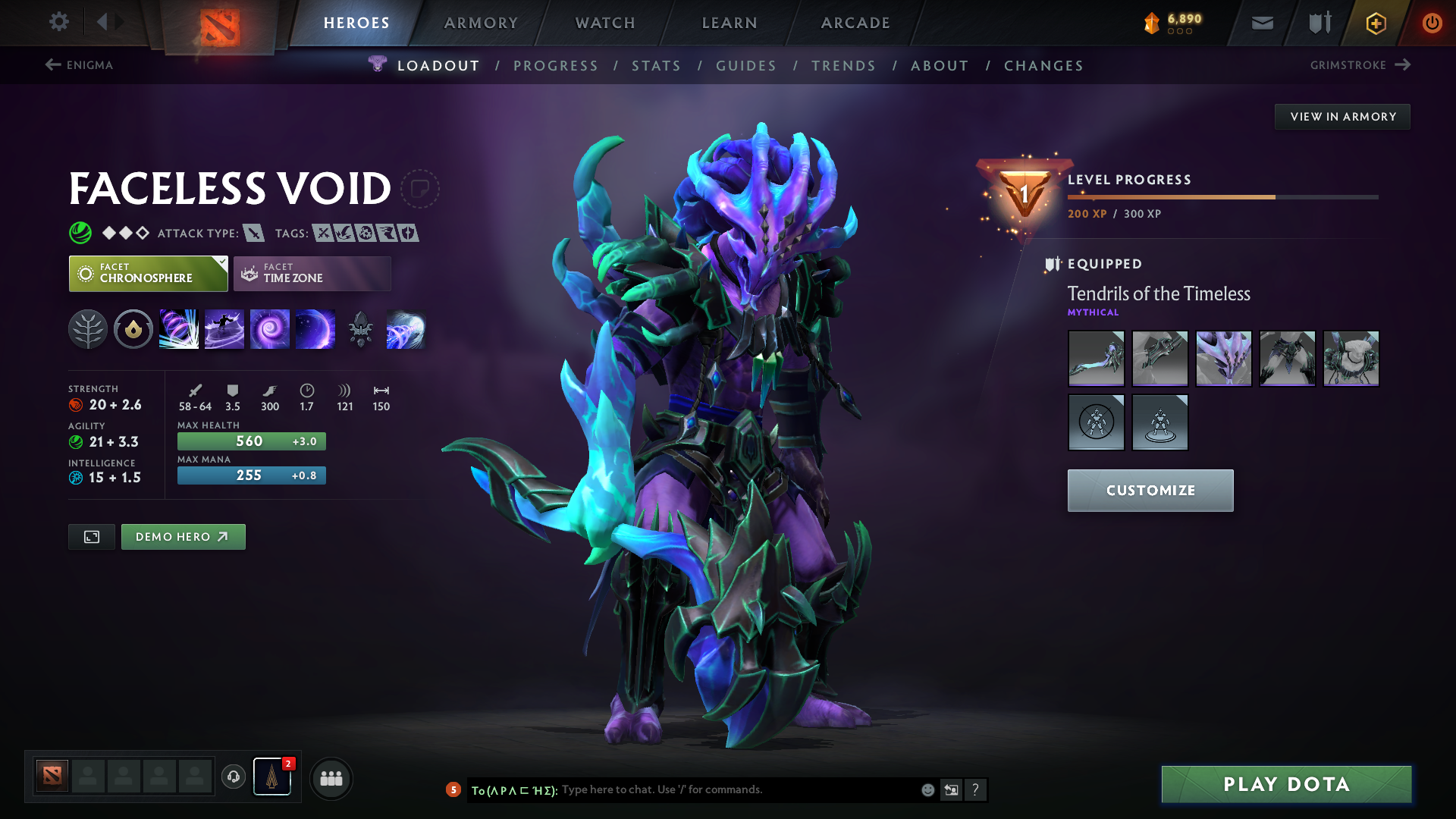Click the green proficiency badge near hero name
Screen dimensions: 1456x819
pos(78,233)
